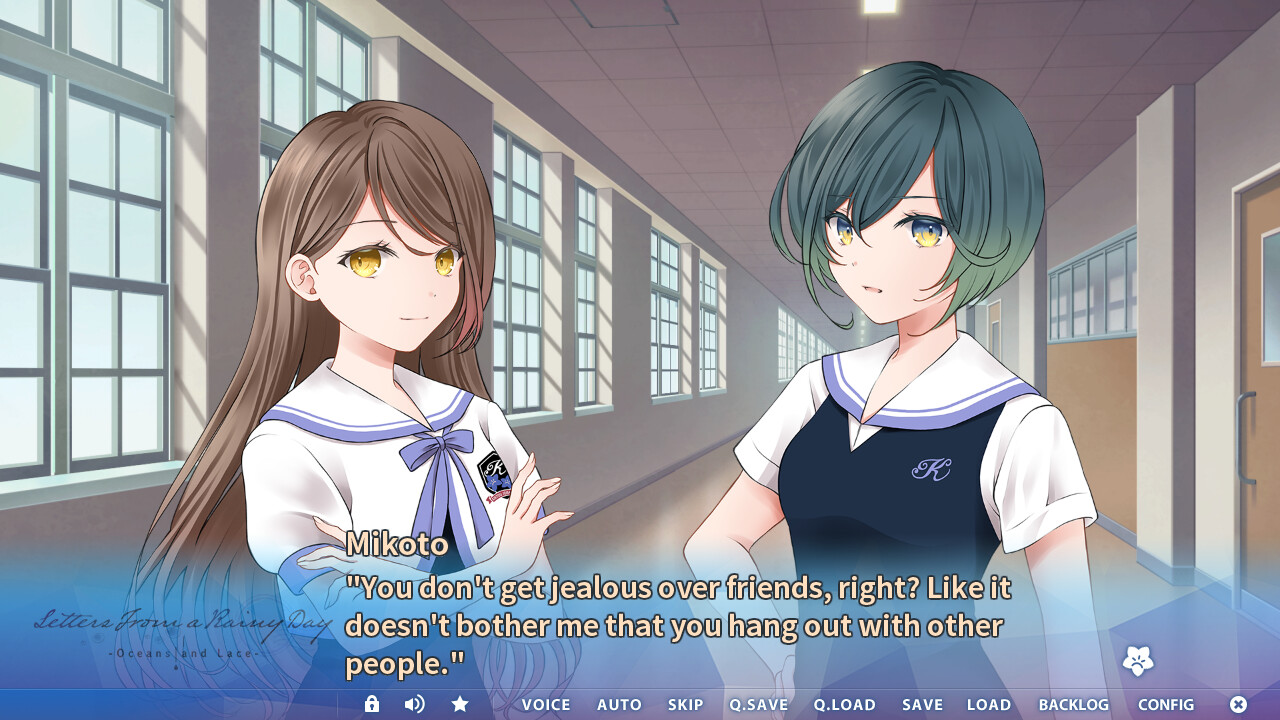This screenshot has height=720, width=1280.
Task: Click the white flower advance icon
Action: coord(1138,660)
